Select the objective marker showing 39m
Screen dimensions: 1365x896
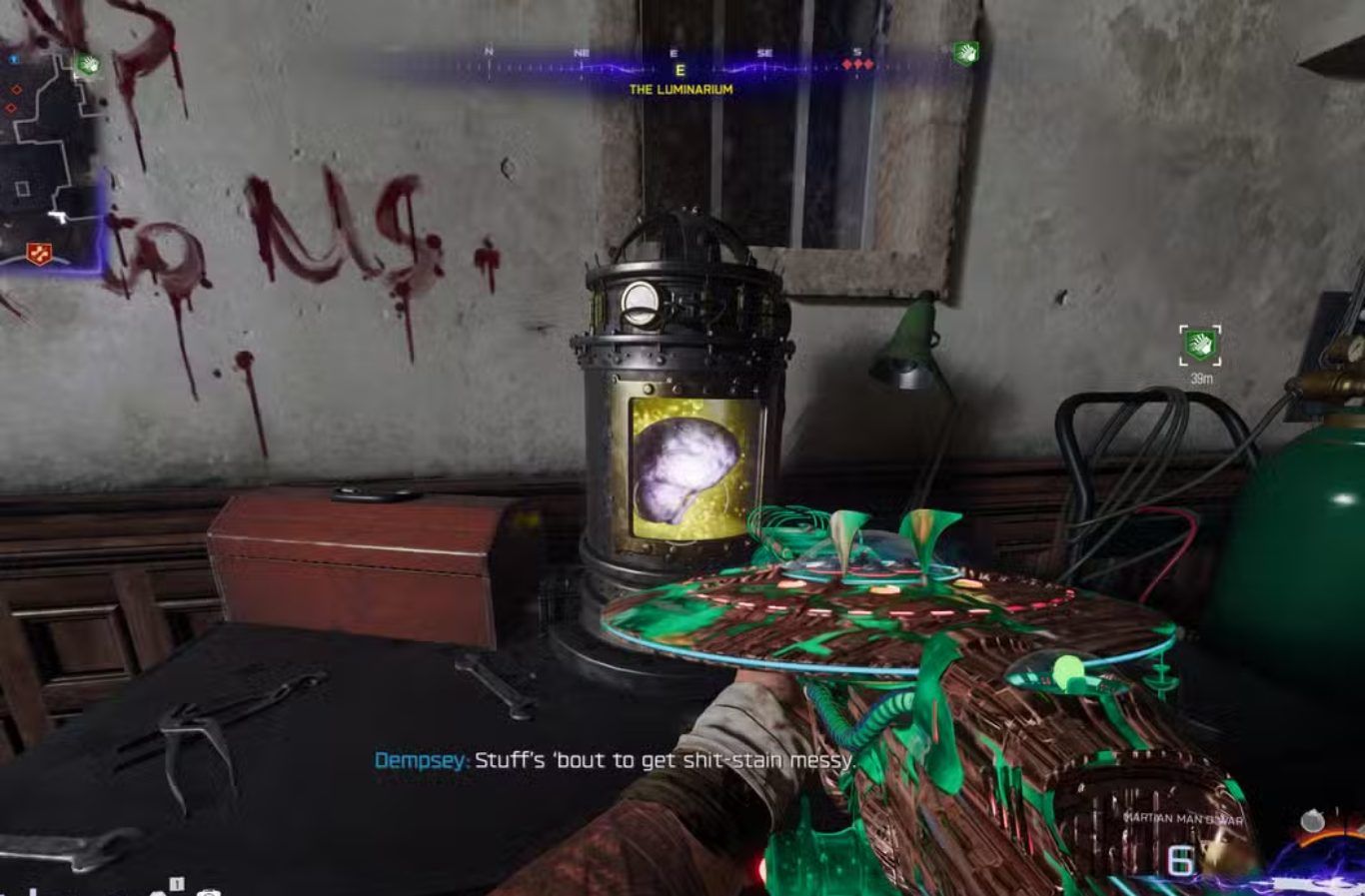1200,346
